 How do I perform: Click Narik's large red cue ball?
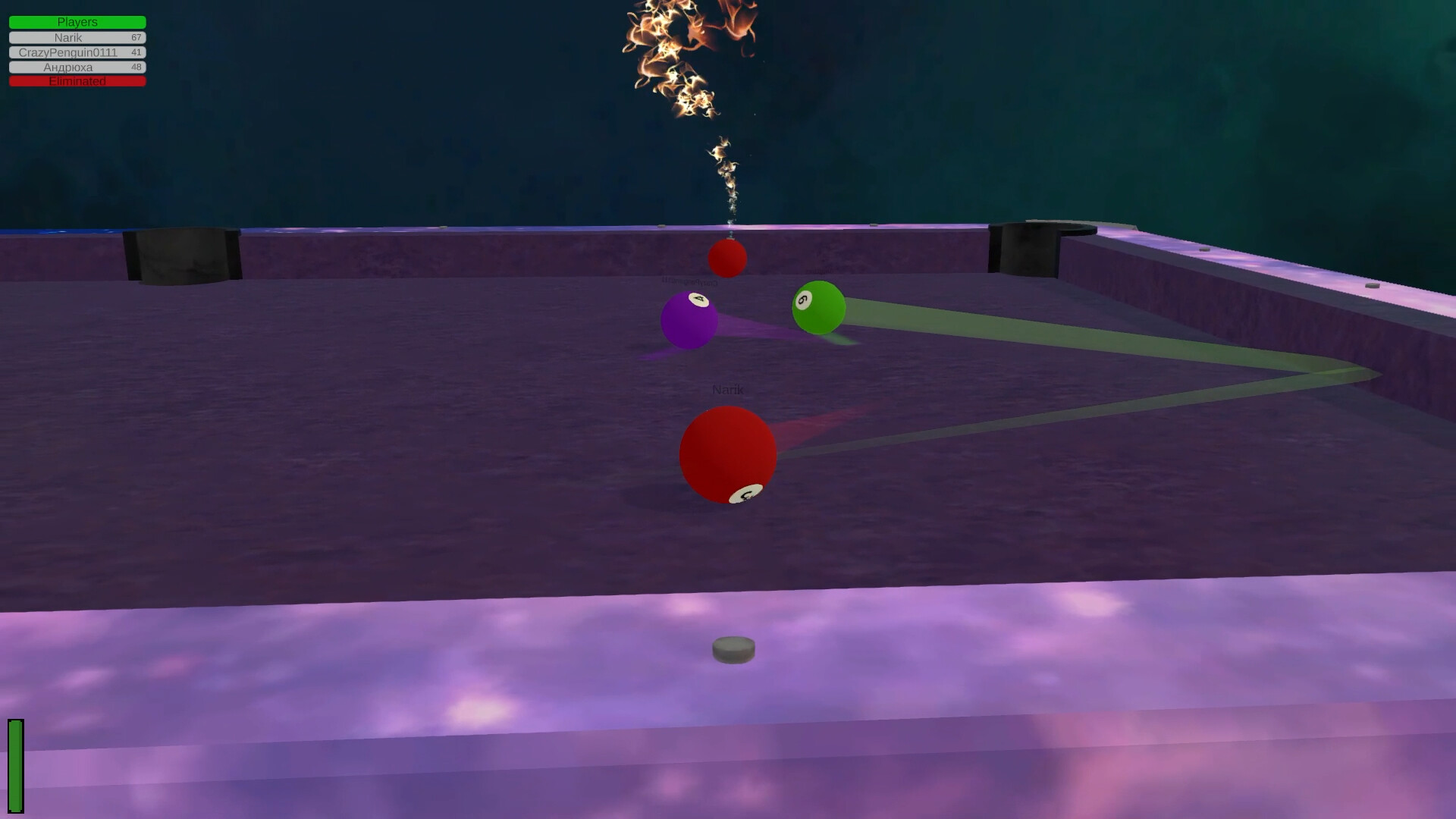click(728, 455)
